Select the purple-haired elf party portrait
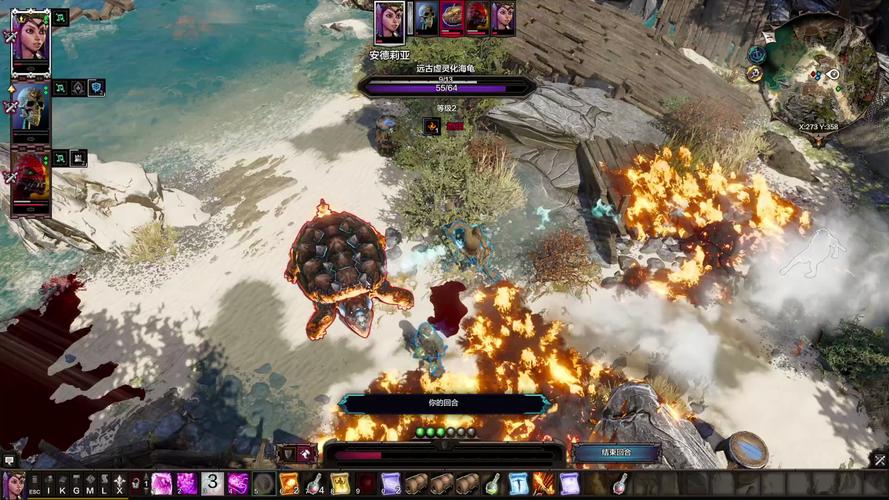This screenshot has height=500, width=889. click(30, 40)
